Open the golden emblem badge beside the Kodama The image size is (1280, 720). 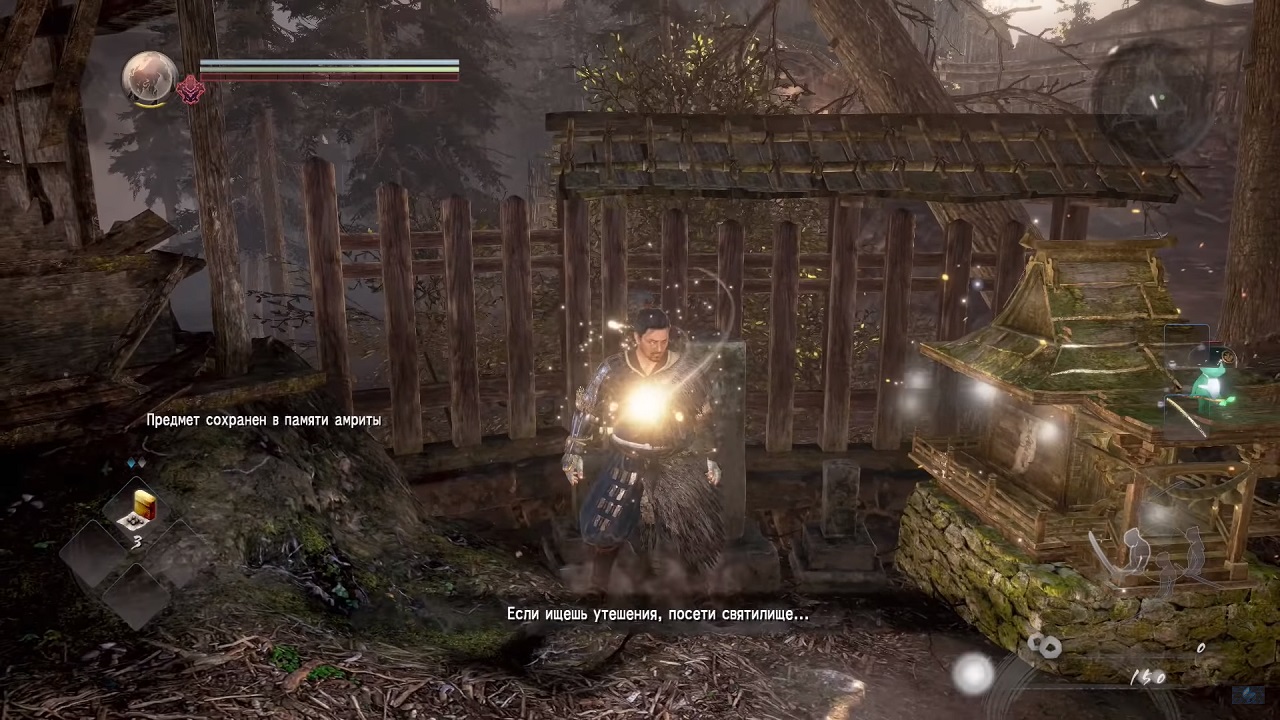1228,355
